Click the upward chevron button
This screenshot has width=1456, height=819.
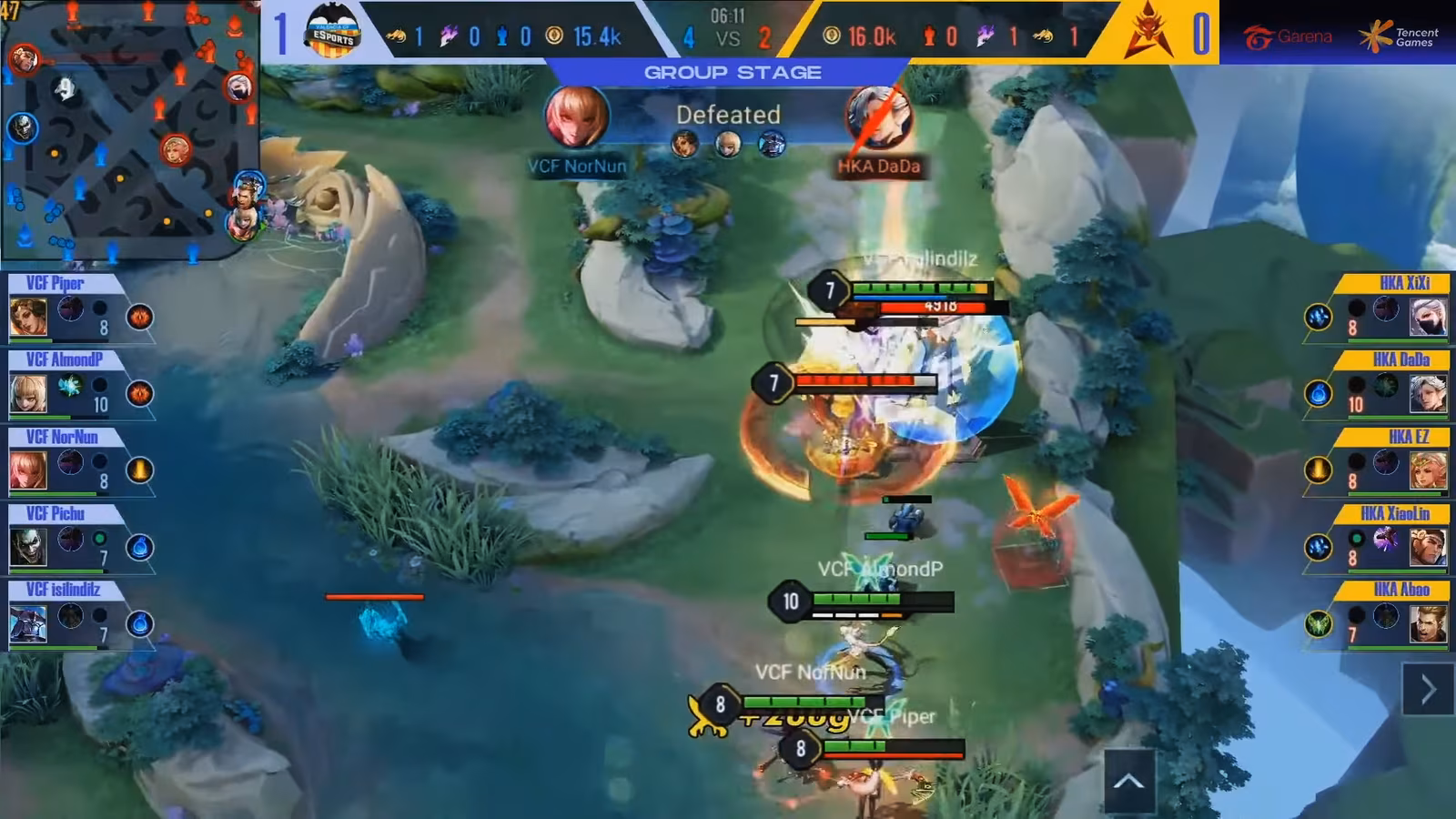(x=1128, y=781)
